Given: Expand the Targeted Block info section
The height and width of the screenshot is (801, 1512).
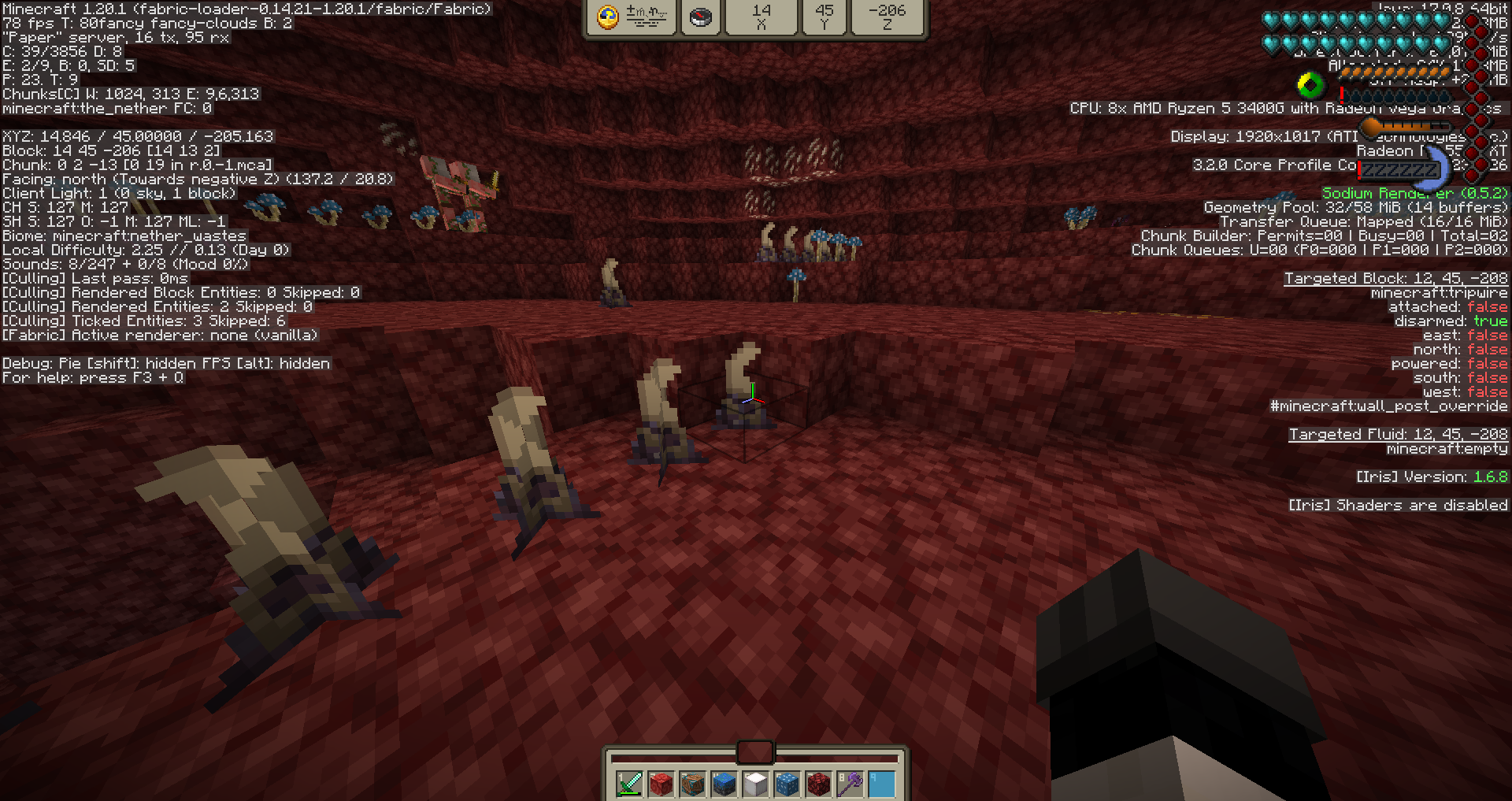Looking at the screenshot, I should (1398, 278).
